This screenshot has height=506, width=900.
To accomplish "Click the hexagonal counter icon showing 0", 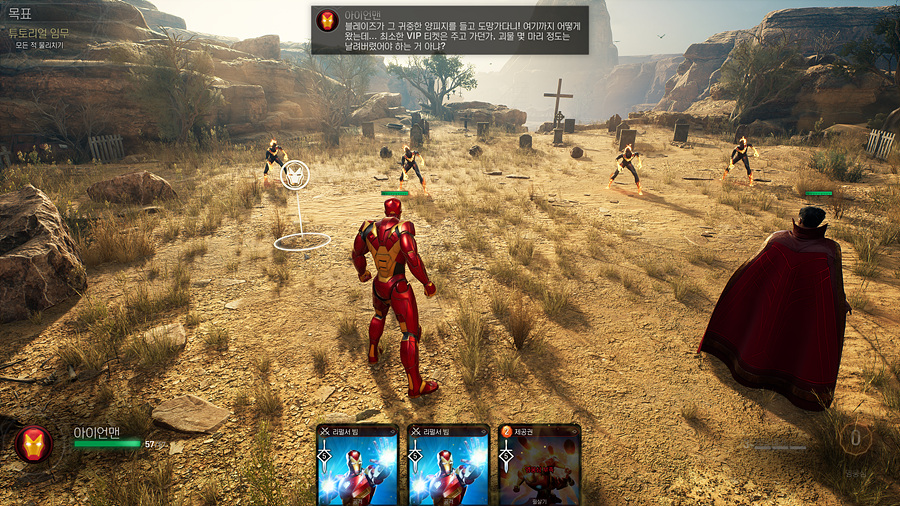I will (x=856, y=438).
